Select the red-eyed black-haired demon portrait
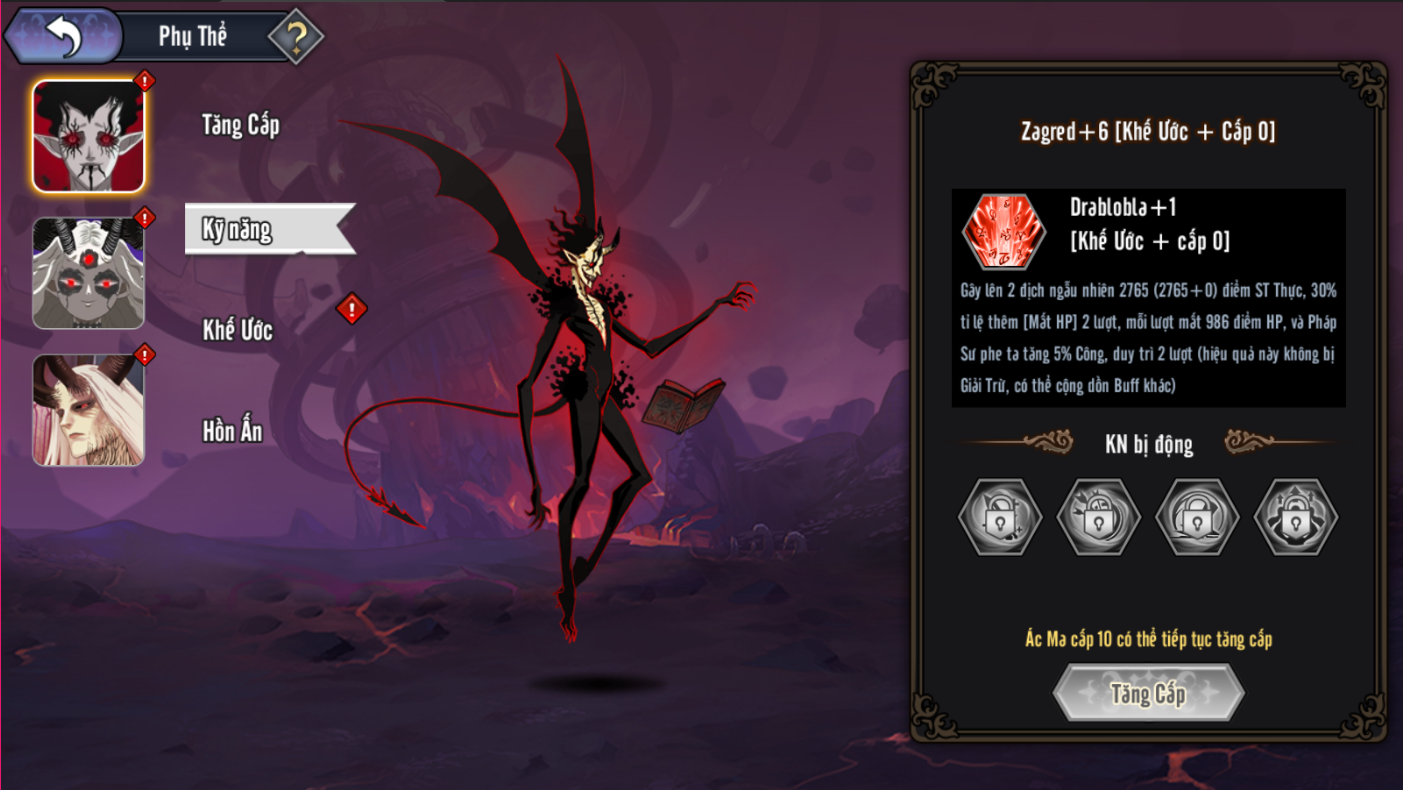 89,136
